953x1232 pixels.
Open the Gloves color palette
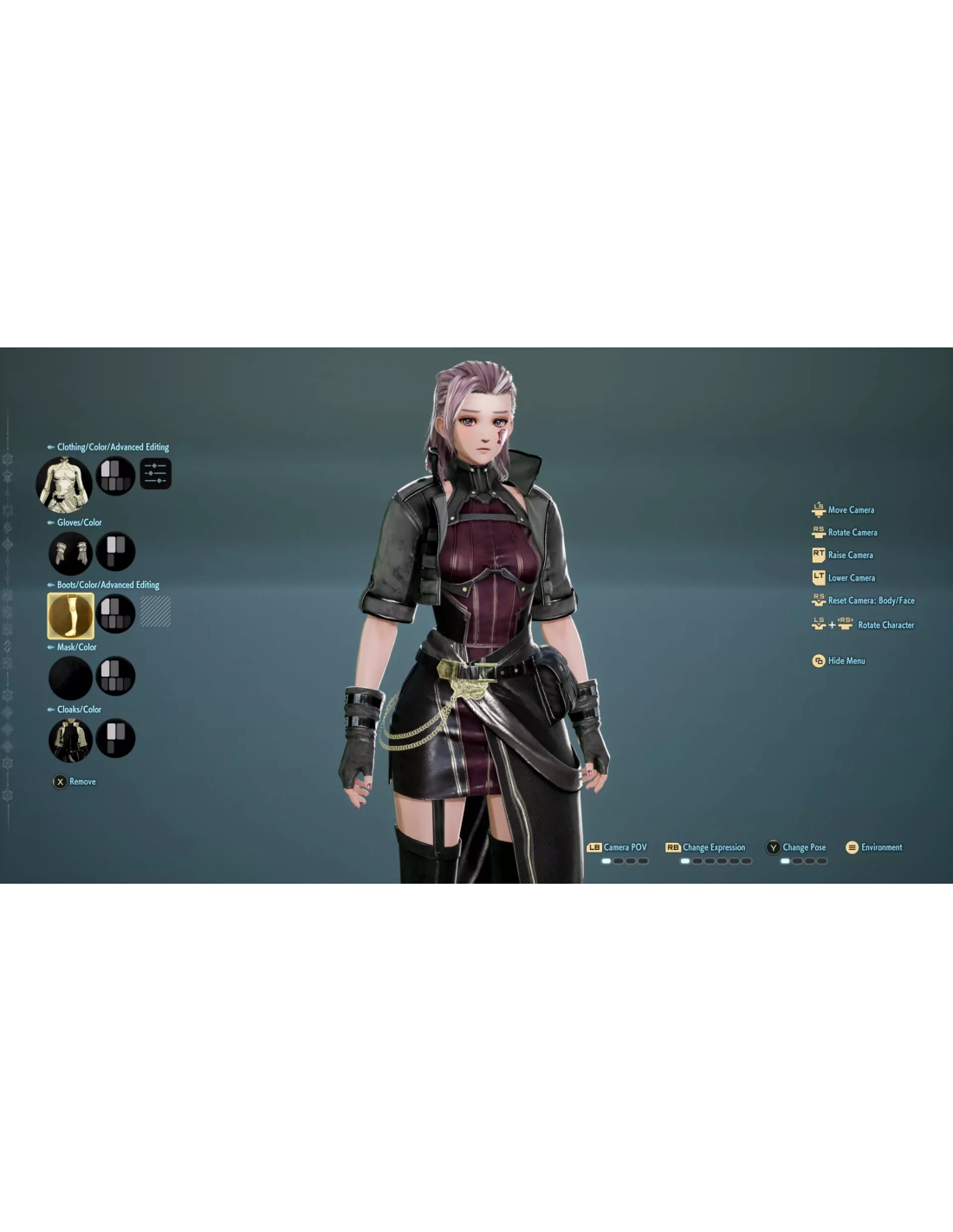click(115, 552)
